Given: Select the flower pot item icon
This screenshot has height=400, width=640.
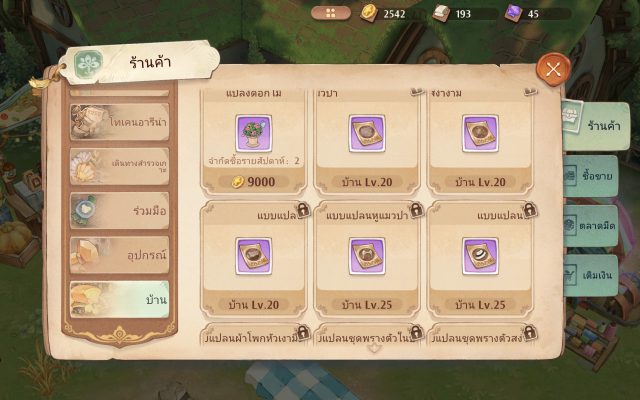Looking at the screenshot, I should click(x=254, y=132).
